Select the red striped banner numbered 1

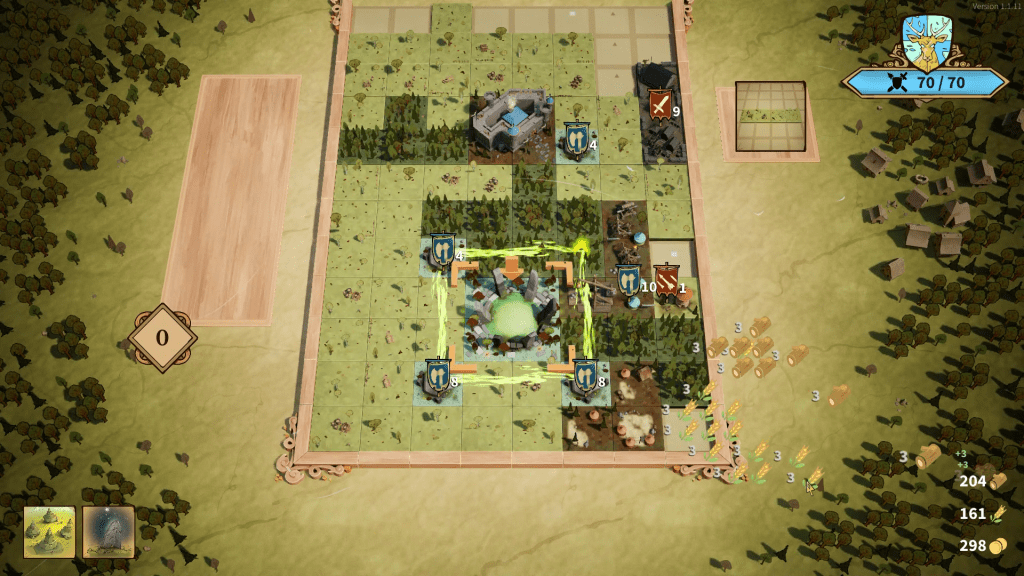click(x=667, y=281)
